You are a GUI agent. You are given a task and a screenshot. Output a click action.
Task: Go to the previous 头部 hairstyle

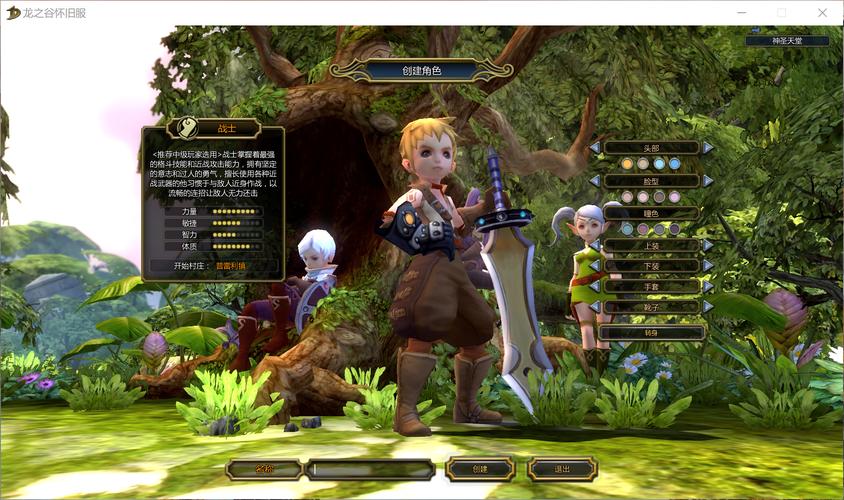tap(595, 148)
